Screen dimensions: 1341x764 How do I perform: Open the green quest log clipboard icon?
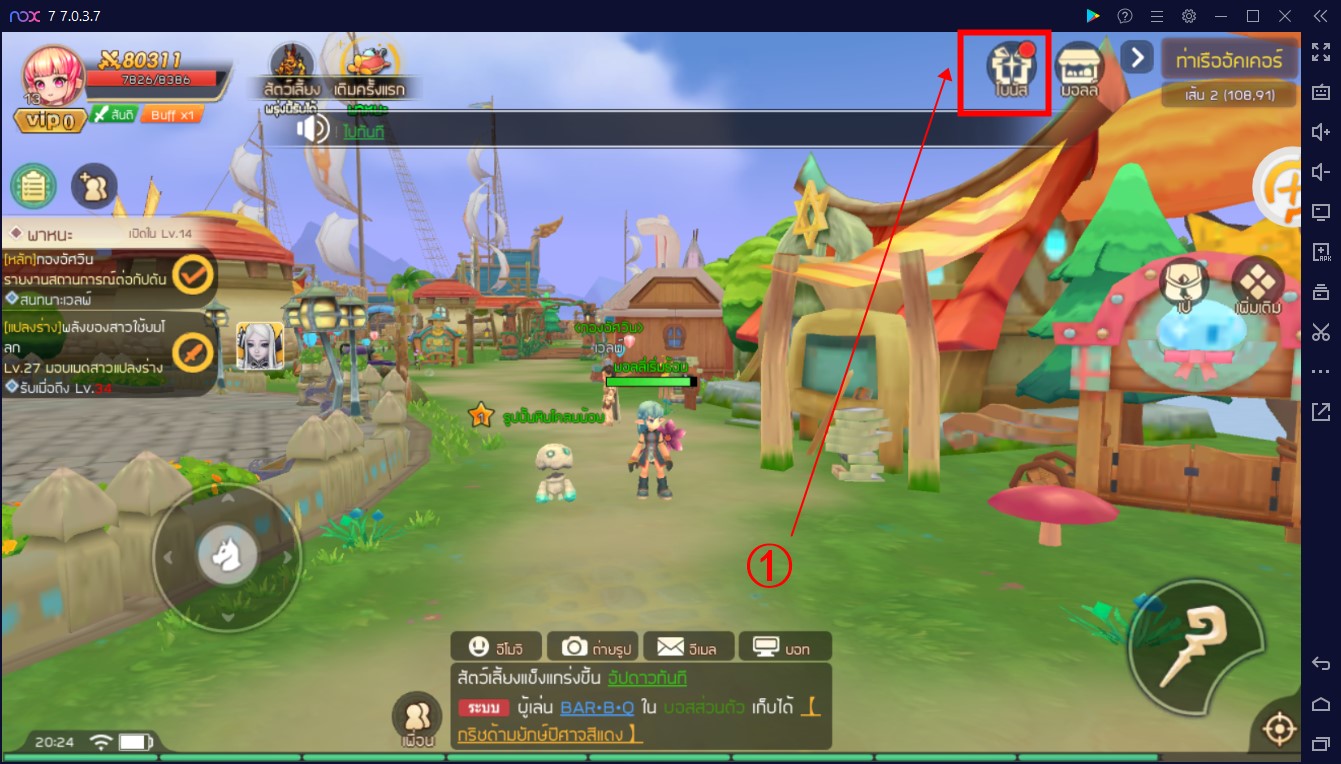34,186
